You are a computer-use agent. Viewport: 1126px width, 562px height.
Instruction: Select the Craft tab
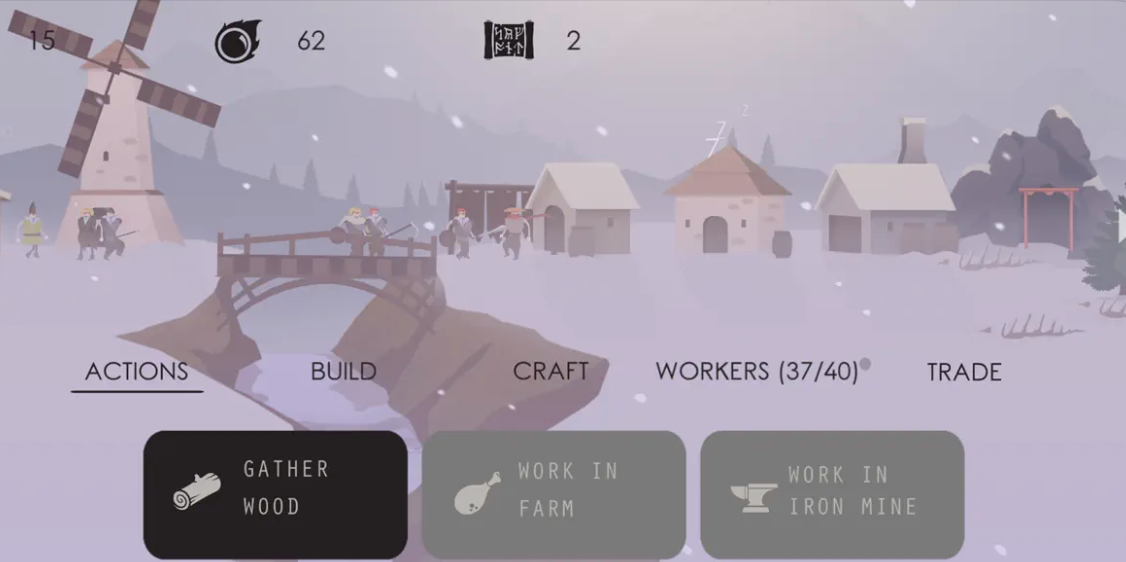point(550,372)
